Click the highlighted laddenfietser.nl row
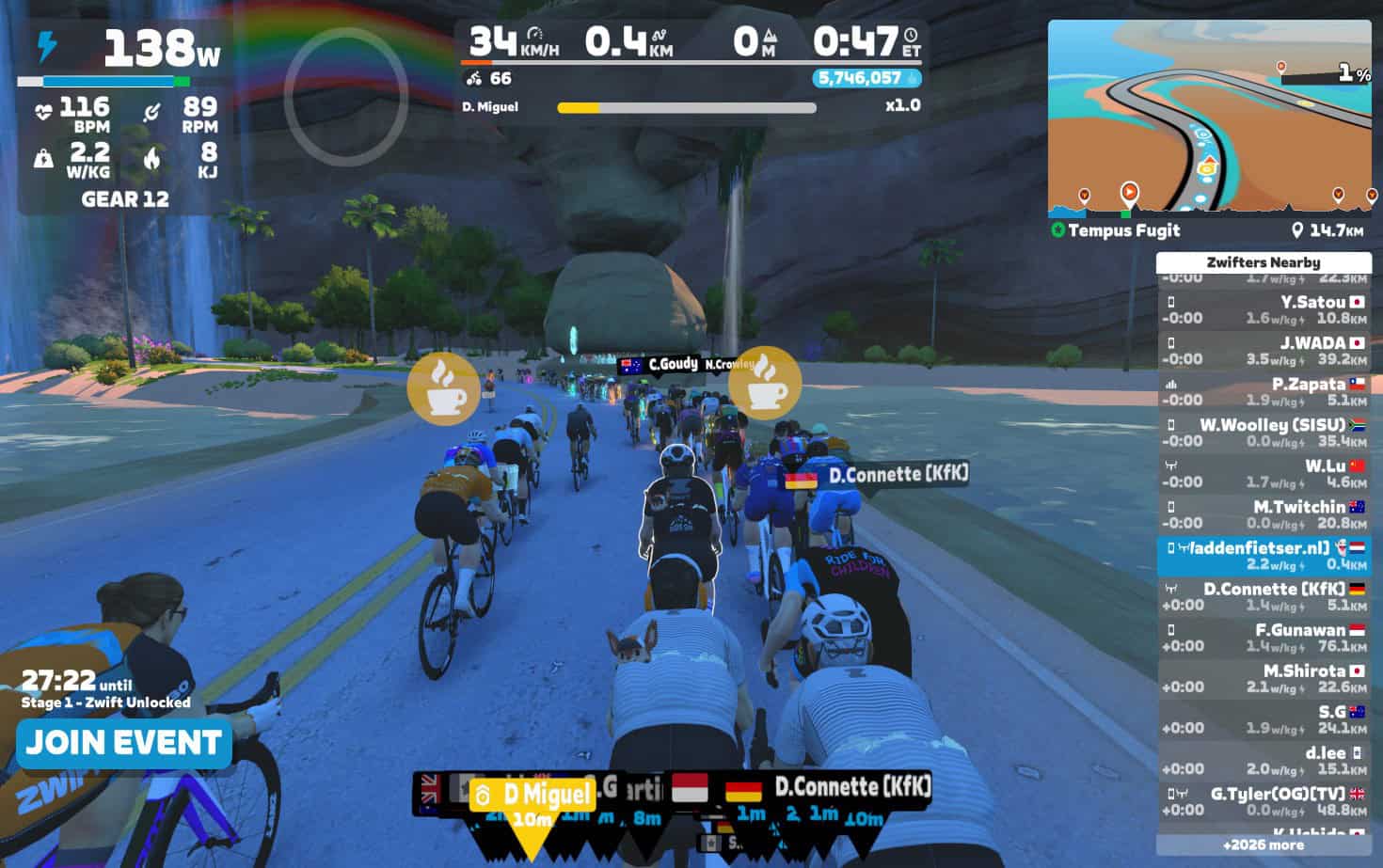The width and height of the screenshot is (1383, 868). 1263,556
